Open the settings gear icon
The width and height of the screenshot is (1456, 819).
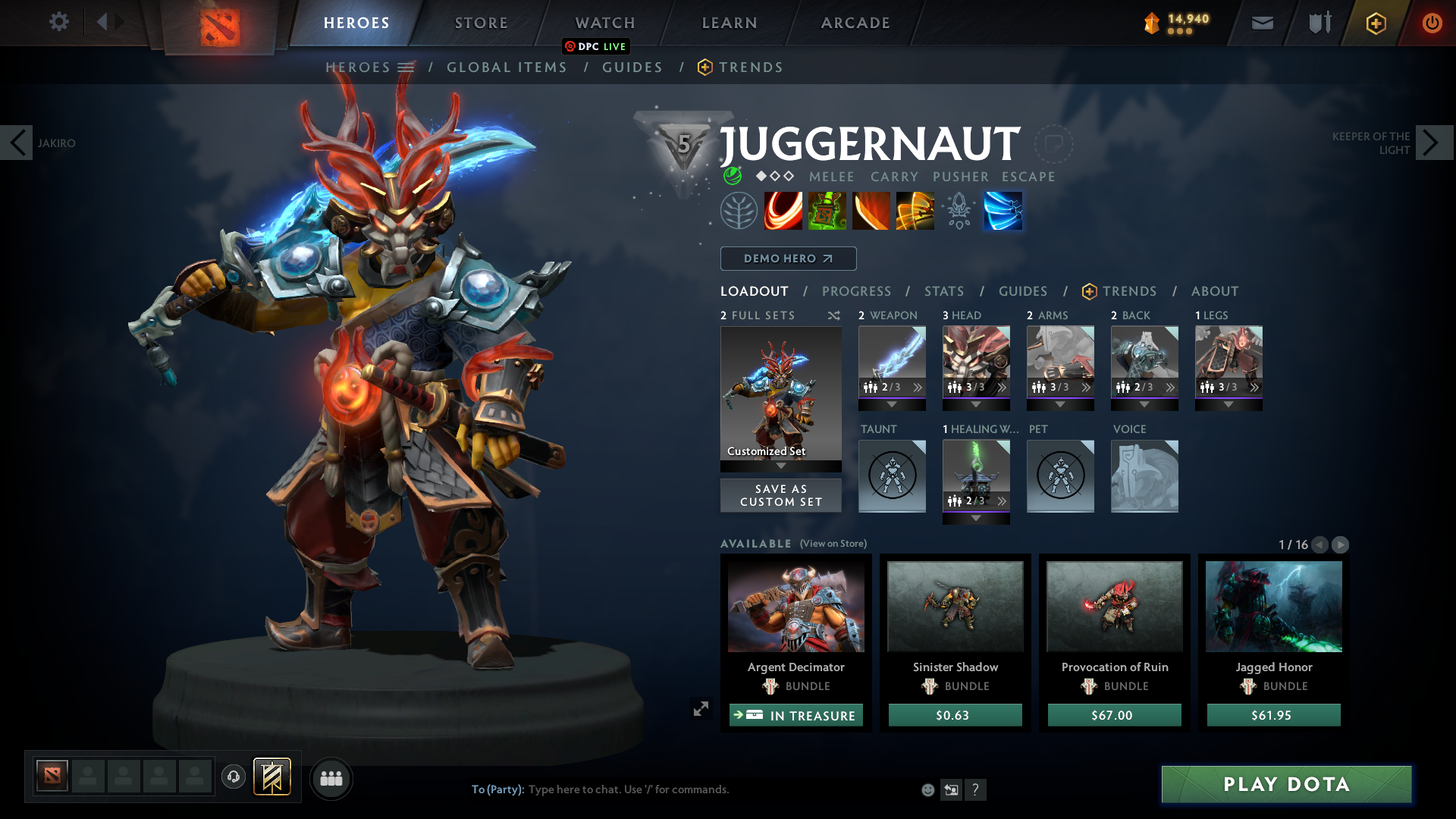point(59,22)
